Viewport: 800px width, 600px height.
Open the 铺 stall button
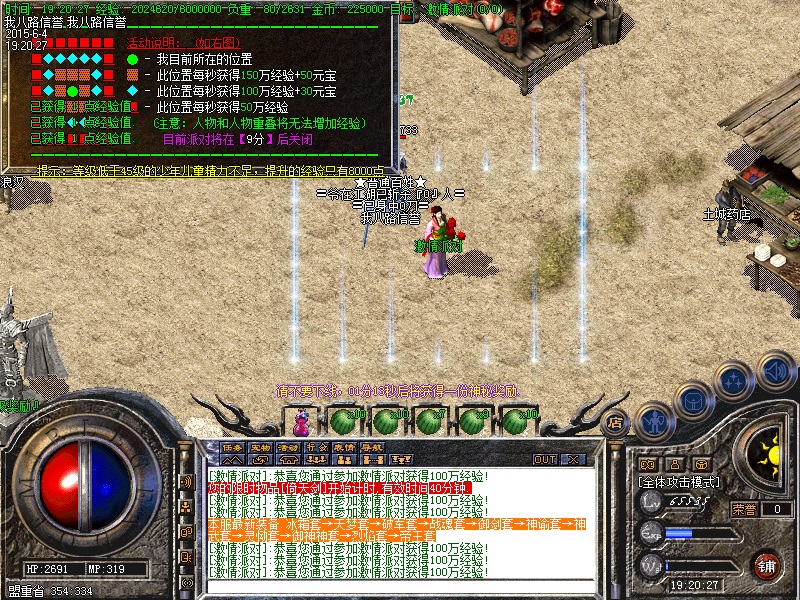[x=767, y=565]
